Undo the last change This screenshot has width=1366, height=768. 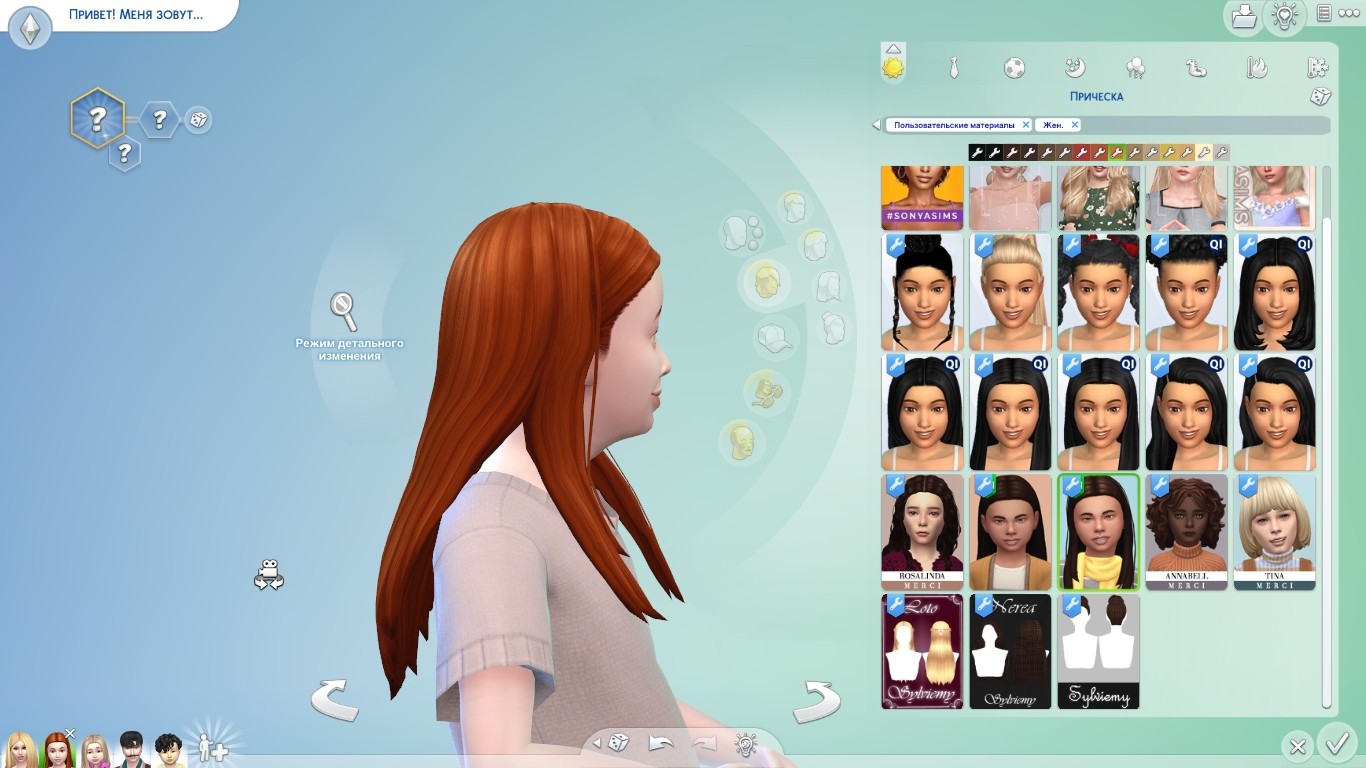point(661,743)
